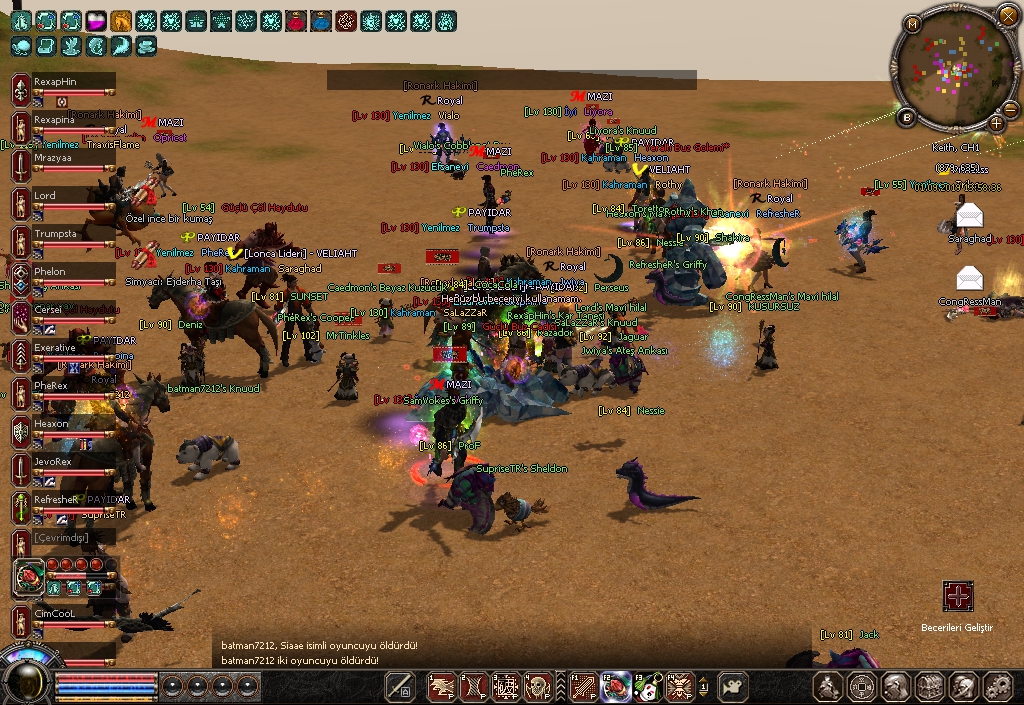This screenshot has height=705, width=1024.
Task: Click the pink and white heart buff icon
Action: pyautogui.click(x=96, y=20)
